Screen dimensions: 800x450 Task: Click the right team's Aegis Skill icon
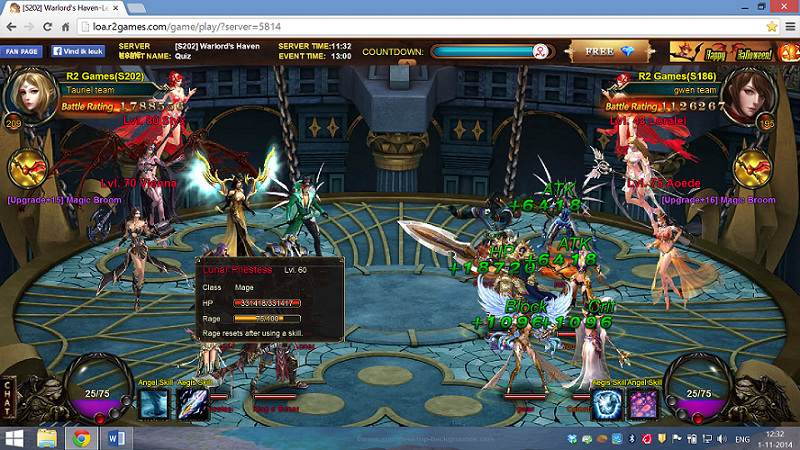tap(608, 405)
